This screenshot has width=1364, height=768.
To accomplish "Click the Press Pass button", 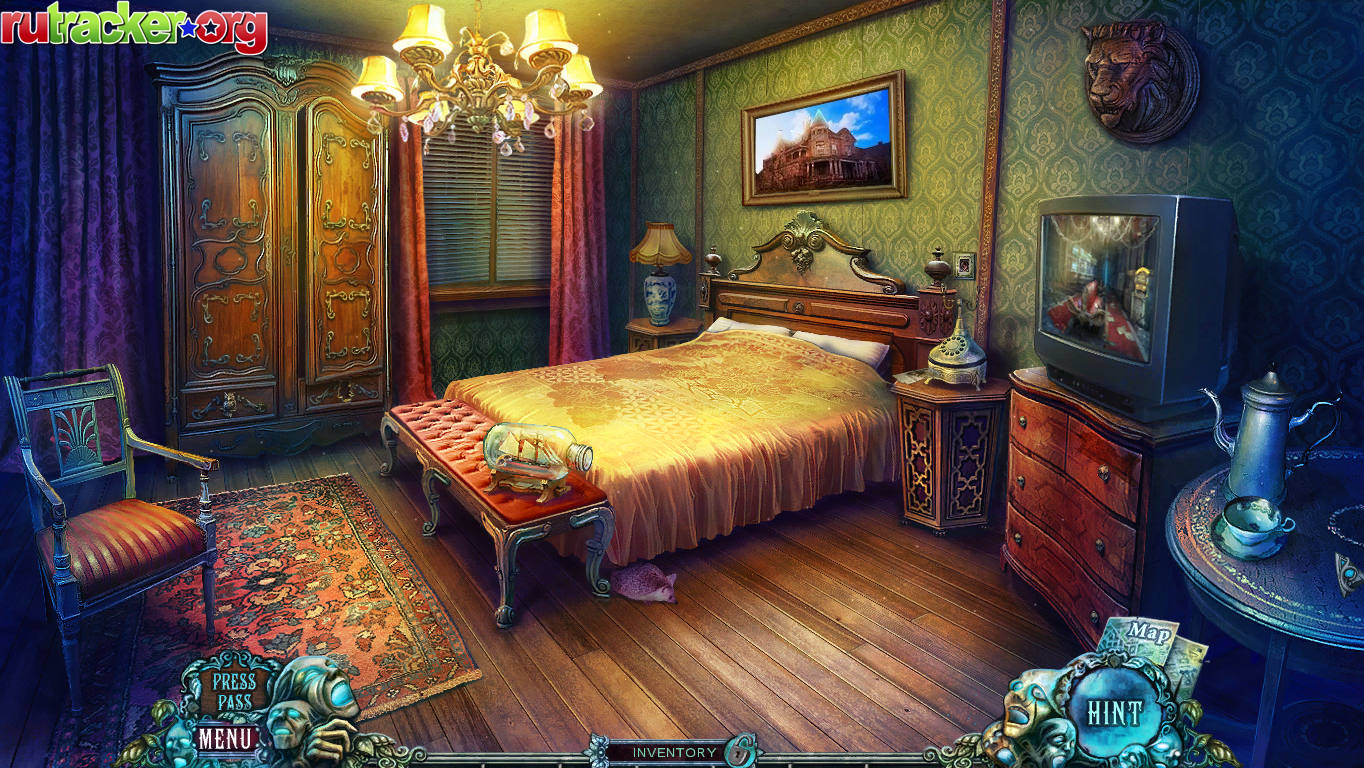I will click(x=234, y=692).
